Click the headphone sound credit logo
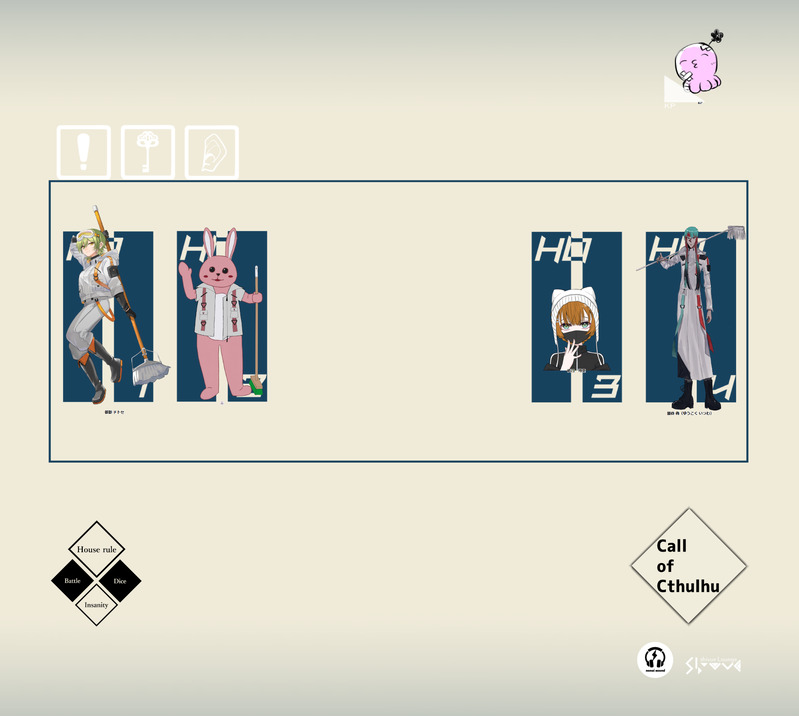 tap(655, 660)
